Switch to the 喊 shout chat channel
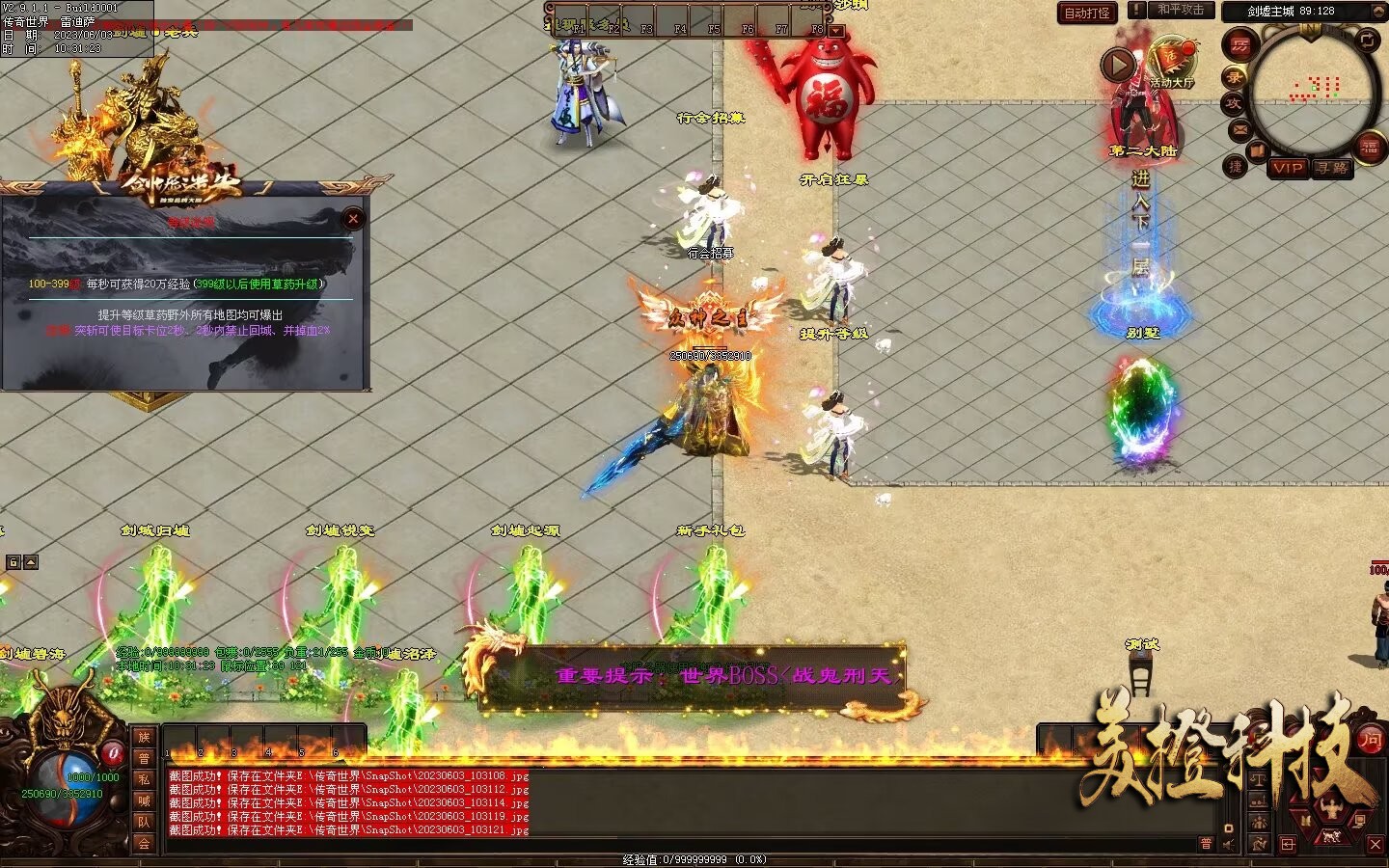 coord(144,800)
